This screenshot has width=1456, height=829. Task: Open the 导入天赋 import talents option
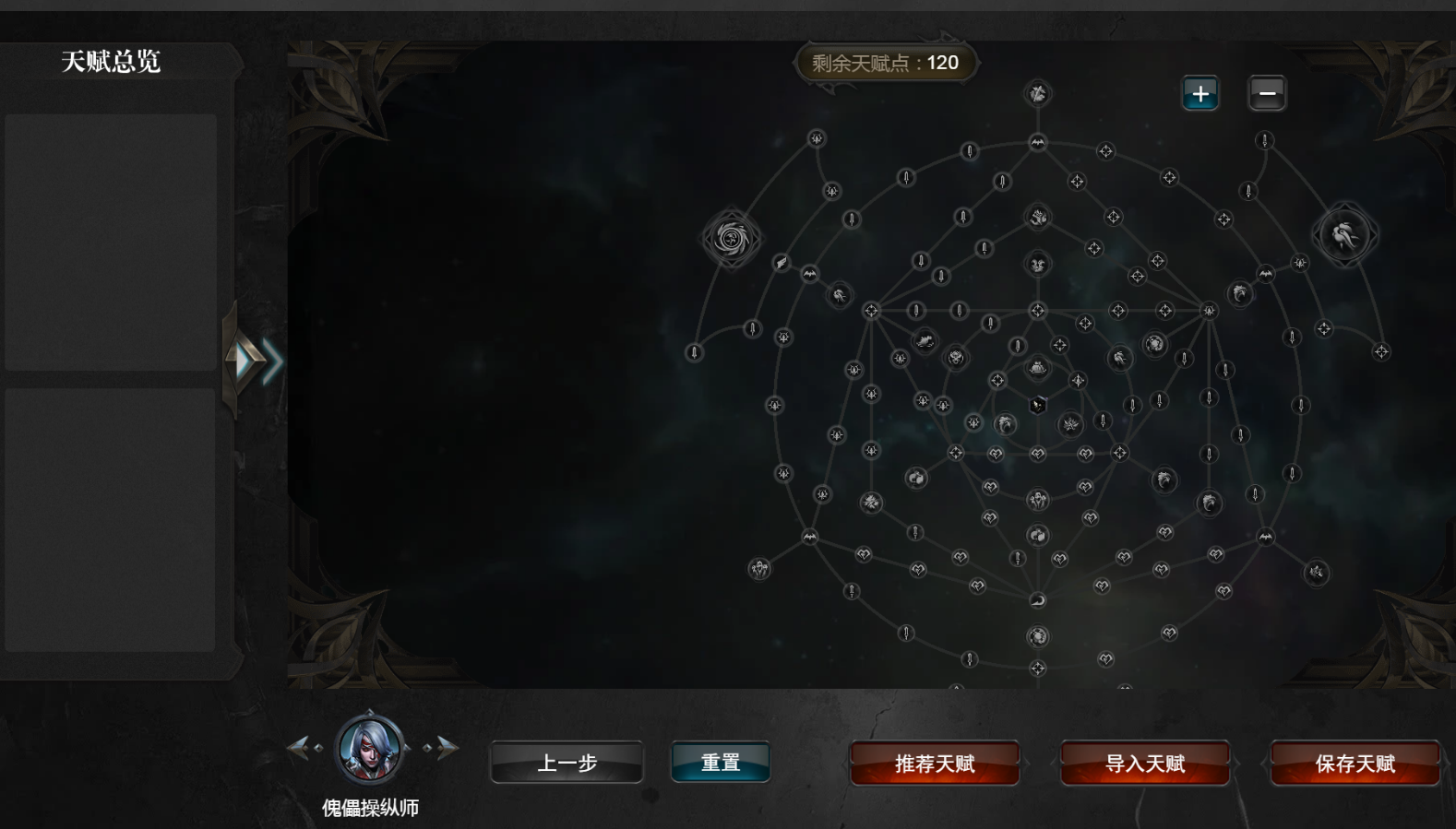click(1145, 764)
